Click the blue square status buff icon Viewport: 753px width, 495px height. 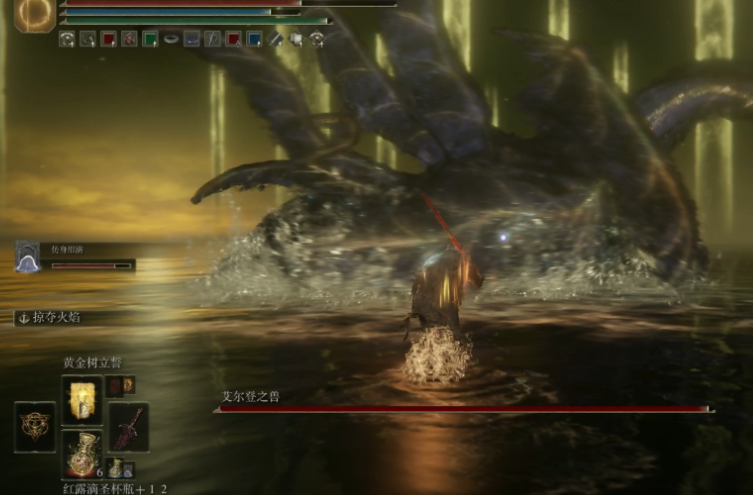coord(254,39)
